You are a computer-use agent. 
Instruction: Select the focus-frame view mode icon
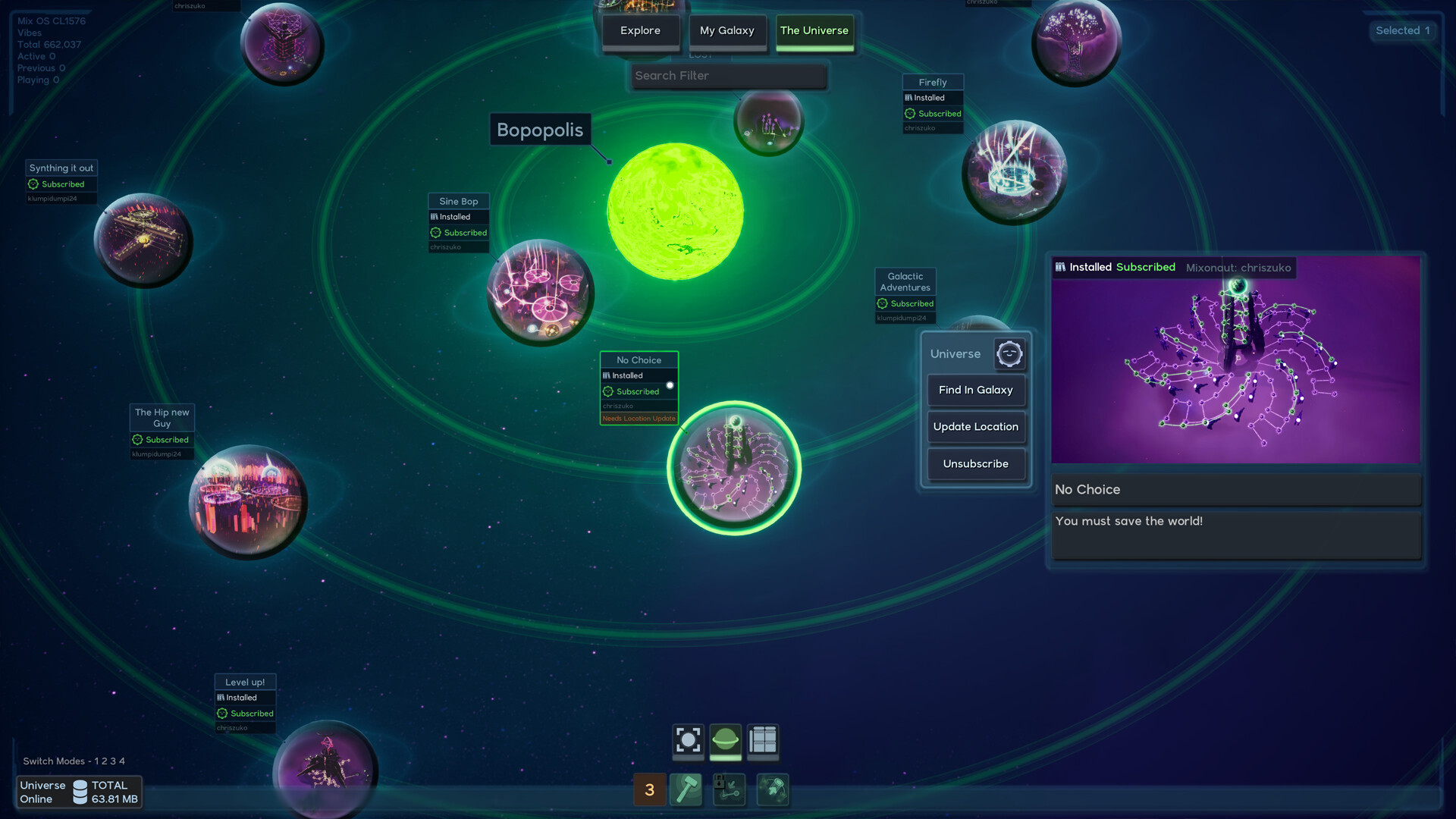coord(688,740)
